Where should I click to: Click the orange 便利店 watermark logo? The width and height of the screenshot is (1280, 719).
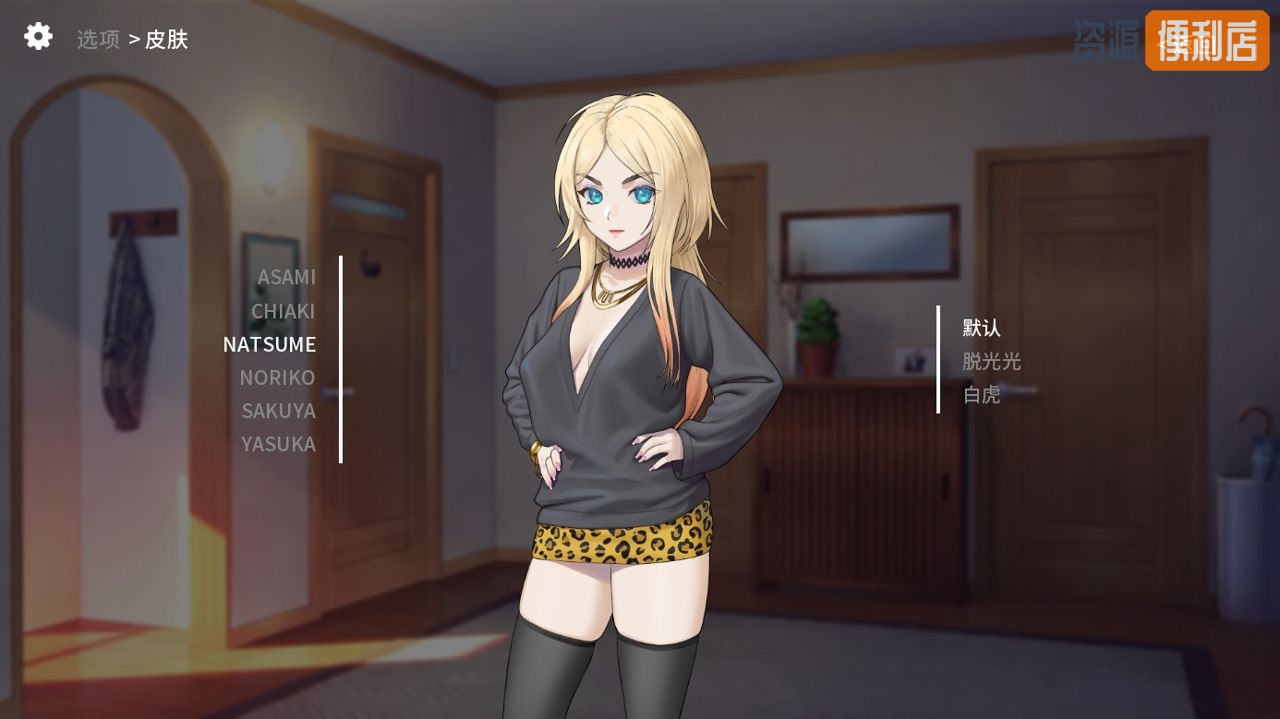(1207, 41)
